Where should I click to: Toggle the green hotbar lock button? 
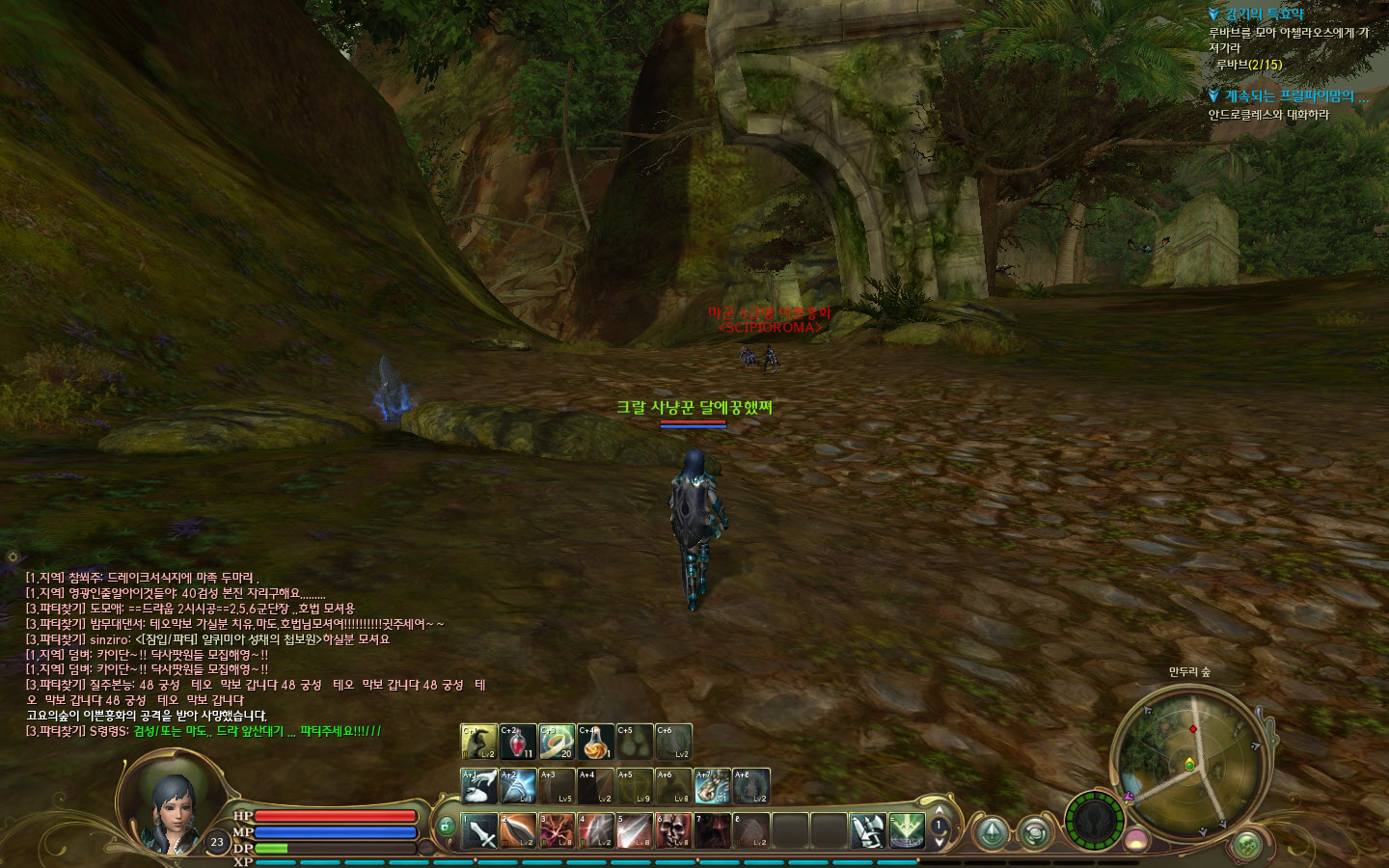click(445, 827)
